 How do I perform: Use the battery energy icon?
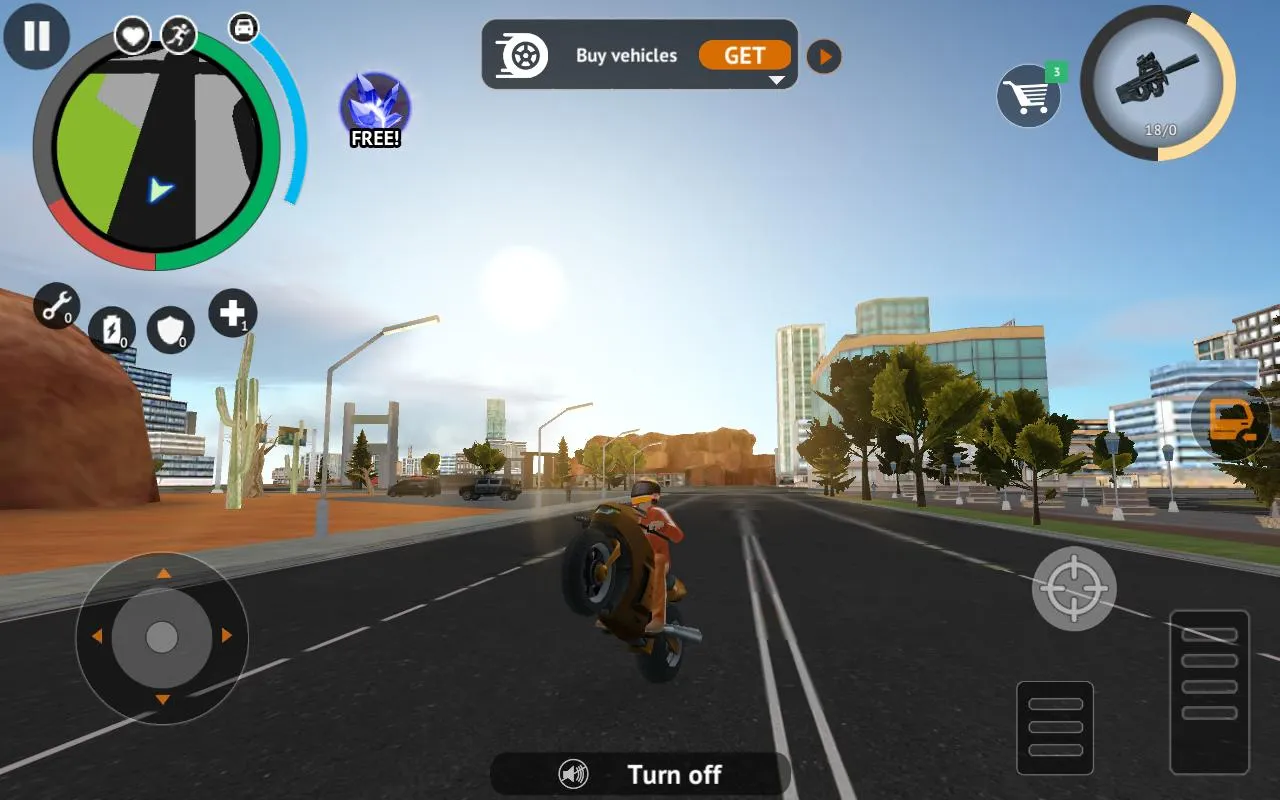point(113,330)
